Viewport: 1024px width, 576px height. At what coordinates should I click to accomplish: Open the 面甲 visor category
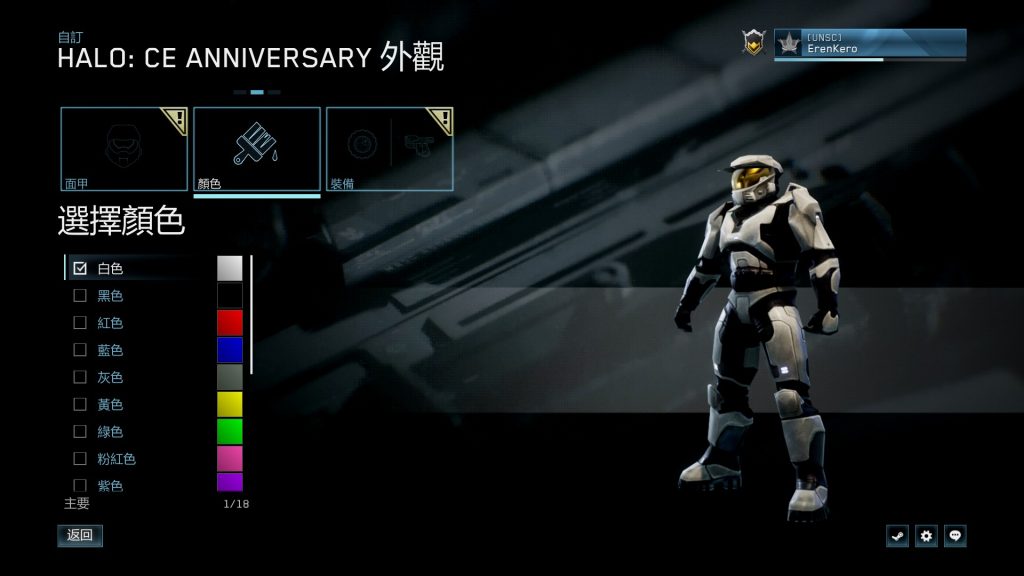tap(124, 149)
